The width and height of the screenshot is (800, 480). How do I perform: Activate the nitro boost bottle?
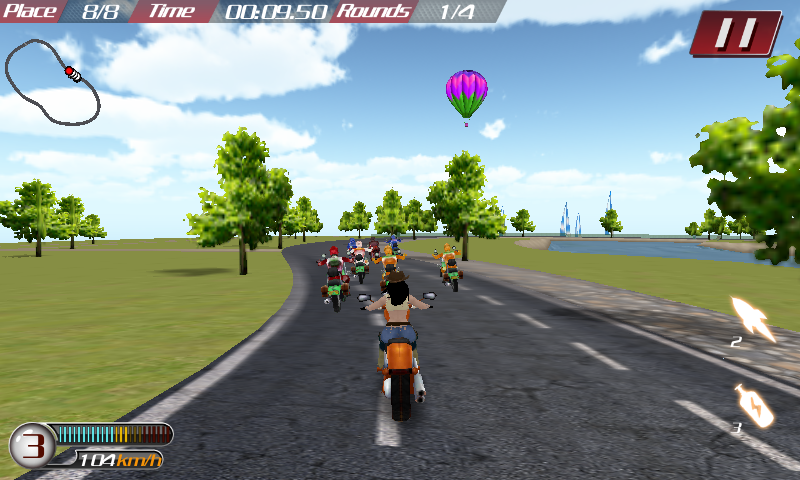754,406
